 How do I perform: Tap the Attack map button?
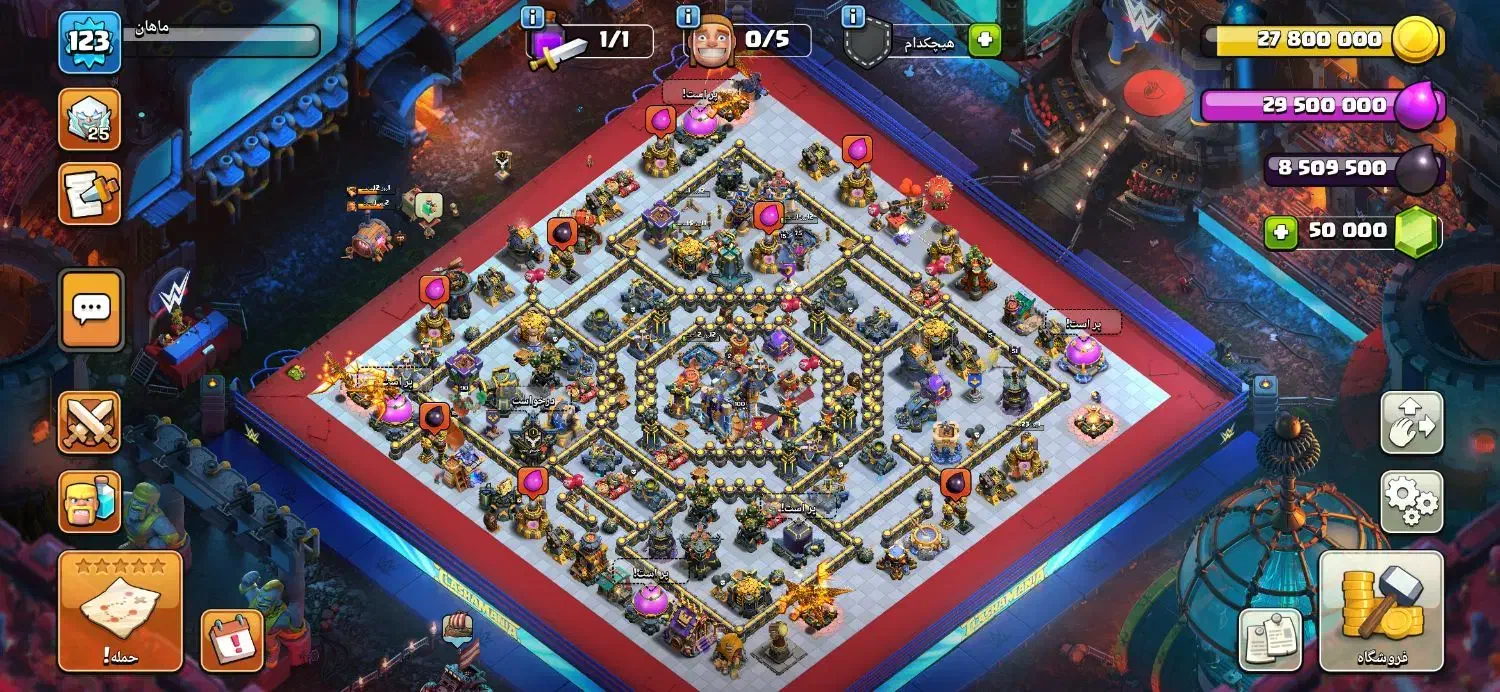point(120,610)
